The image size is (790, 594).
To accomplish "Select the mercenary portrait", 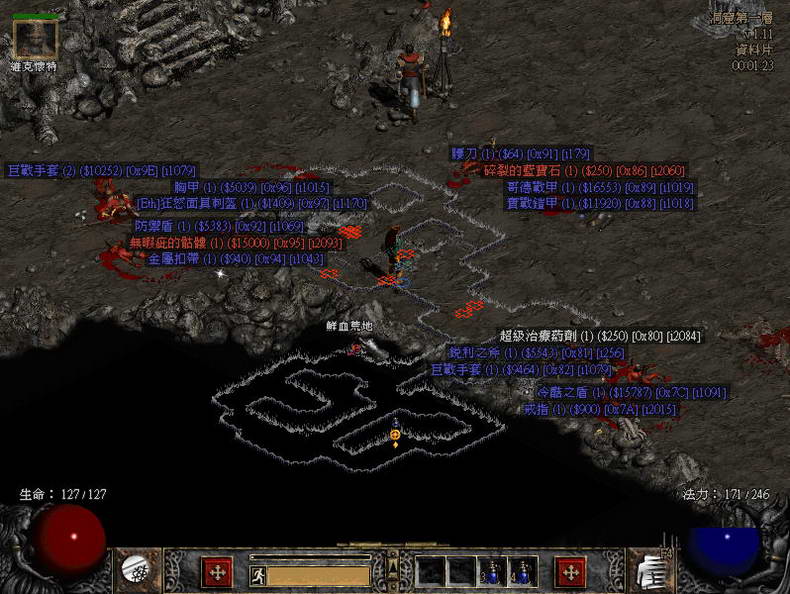I will [35, 39].
